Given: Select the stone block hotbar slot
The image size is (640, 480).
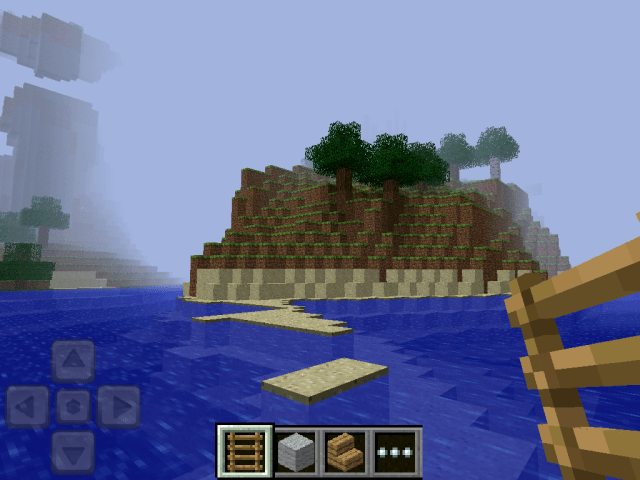Looking at the screenshot, I should 295,452.
